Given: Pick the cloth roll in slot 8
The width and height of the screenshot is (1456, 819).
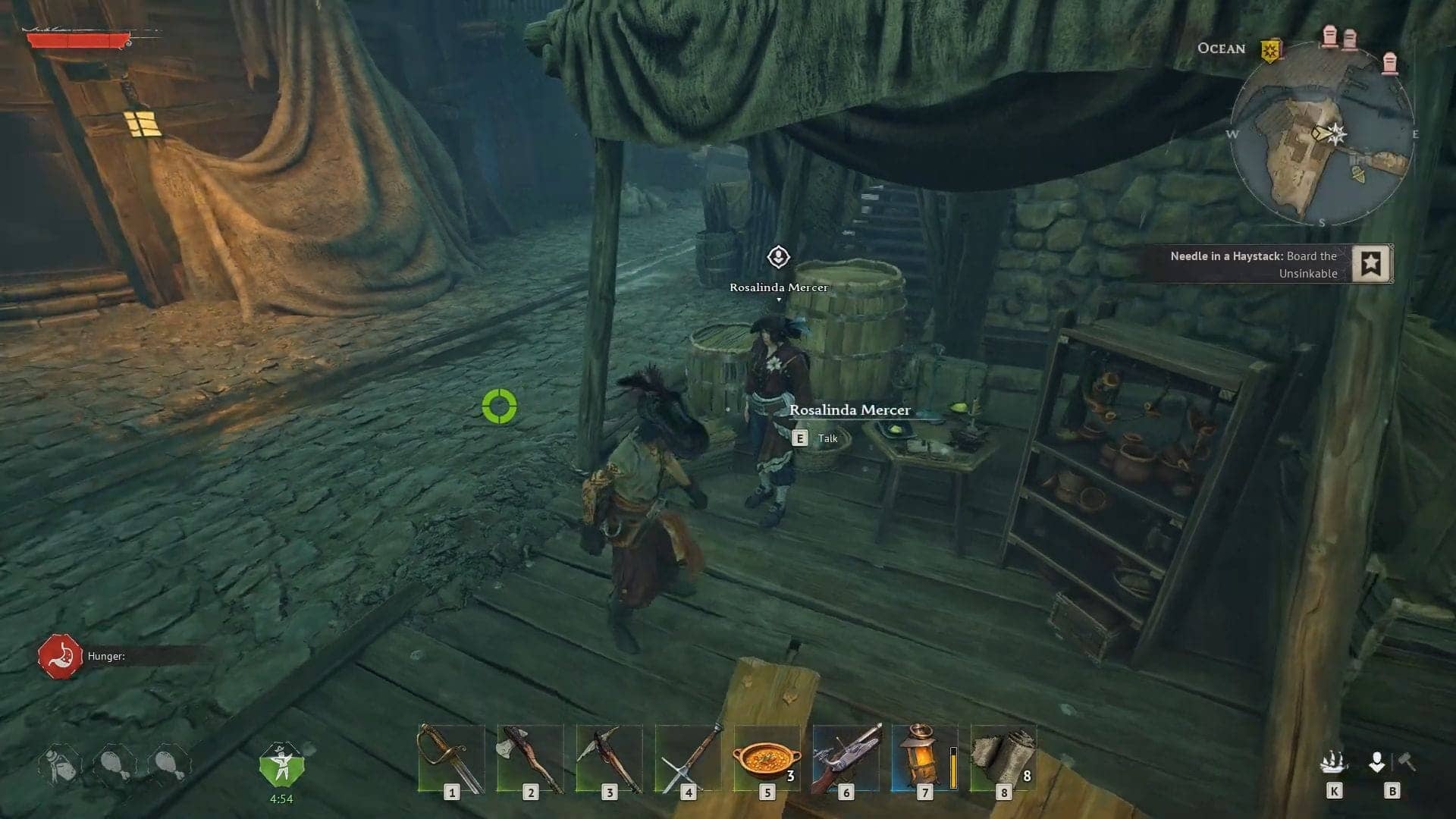Looking at the screenshot, I should coord(1003,758).
